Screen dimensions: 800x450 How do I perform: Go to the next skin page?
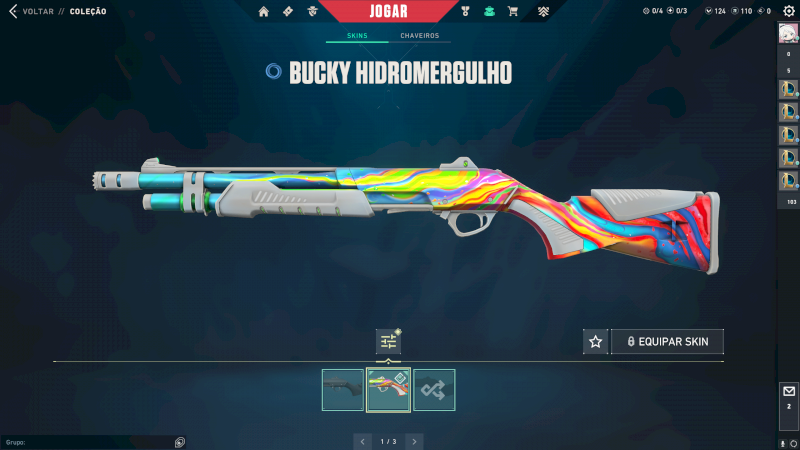(414, 441)
